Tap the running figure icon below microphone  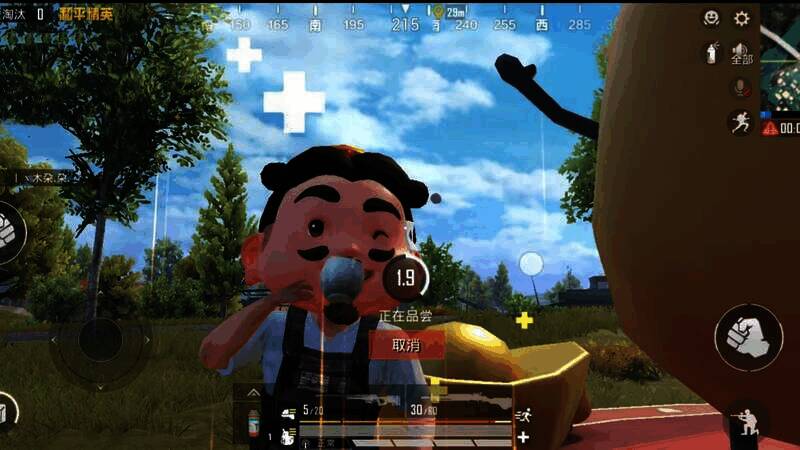tap(741, 122)
